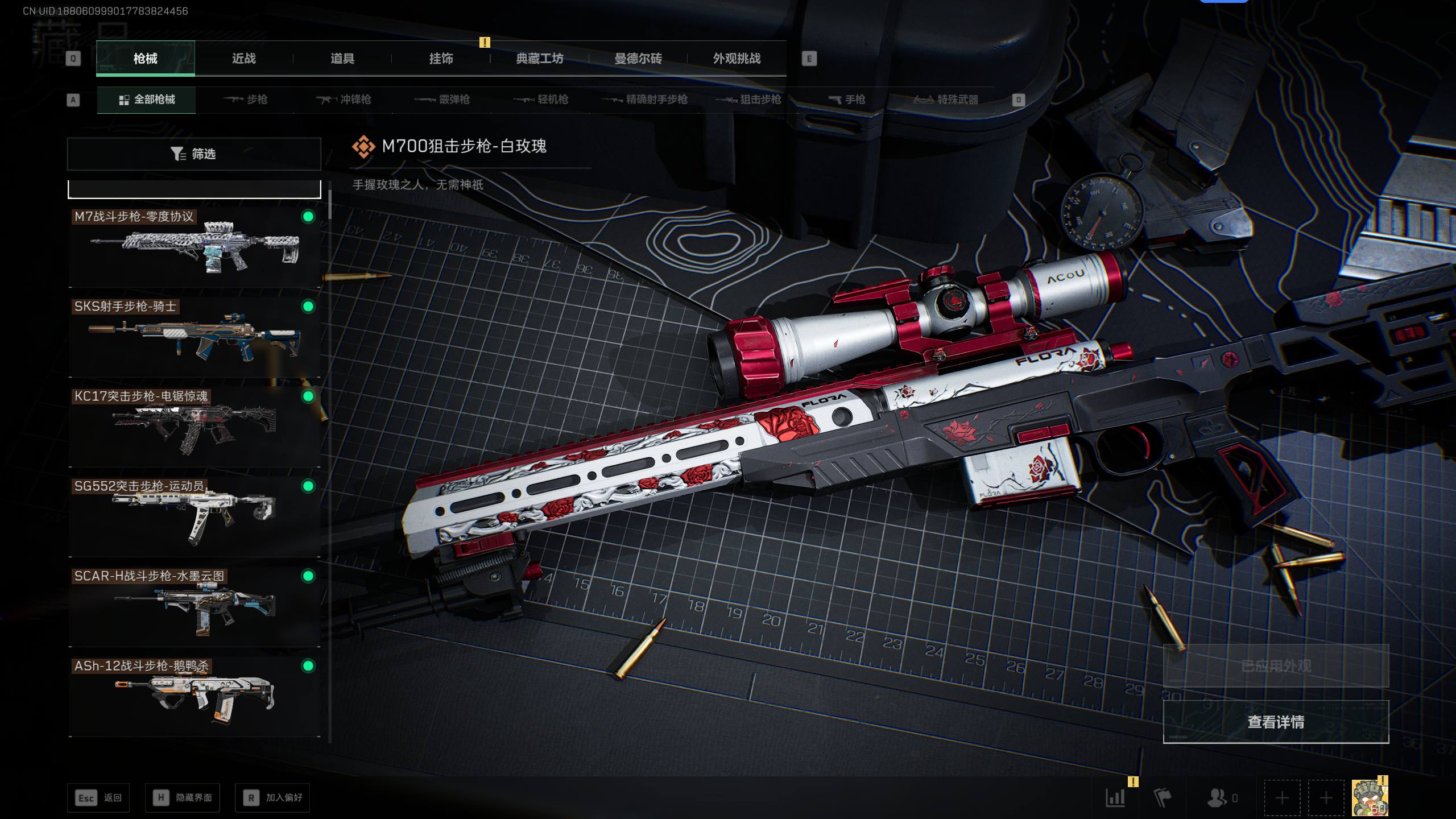The image size is (1456, 819).
Task: Choose the 狙击步枪 sniper category
Action: [x=748, y=100]
